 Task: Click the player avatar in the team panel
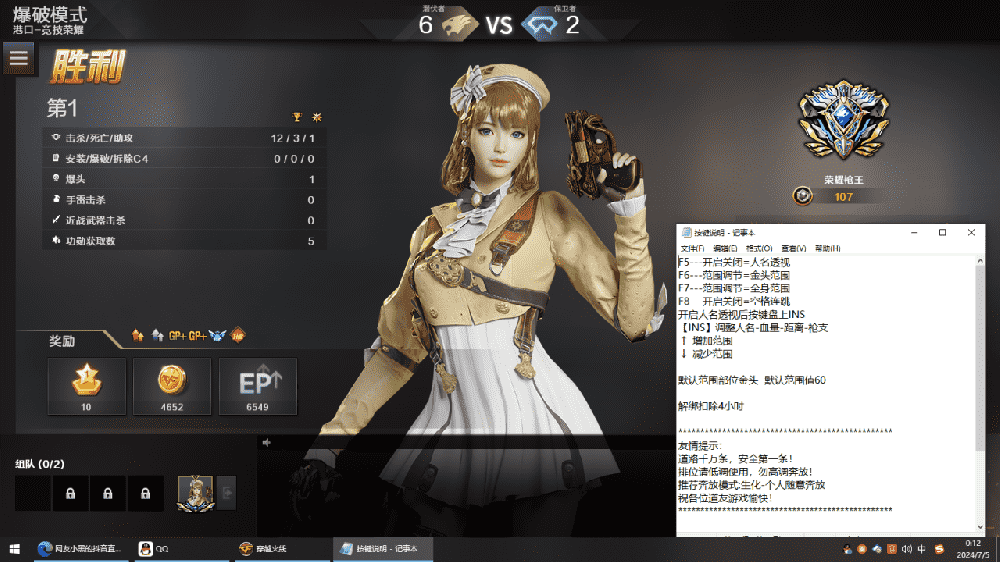pyautogui.click(x=194, y=493)
